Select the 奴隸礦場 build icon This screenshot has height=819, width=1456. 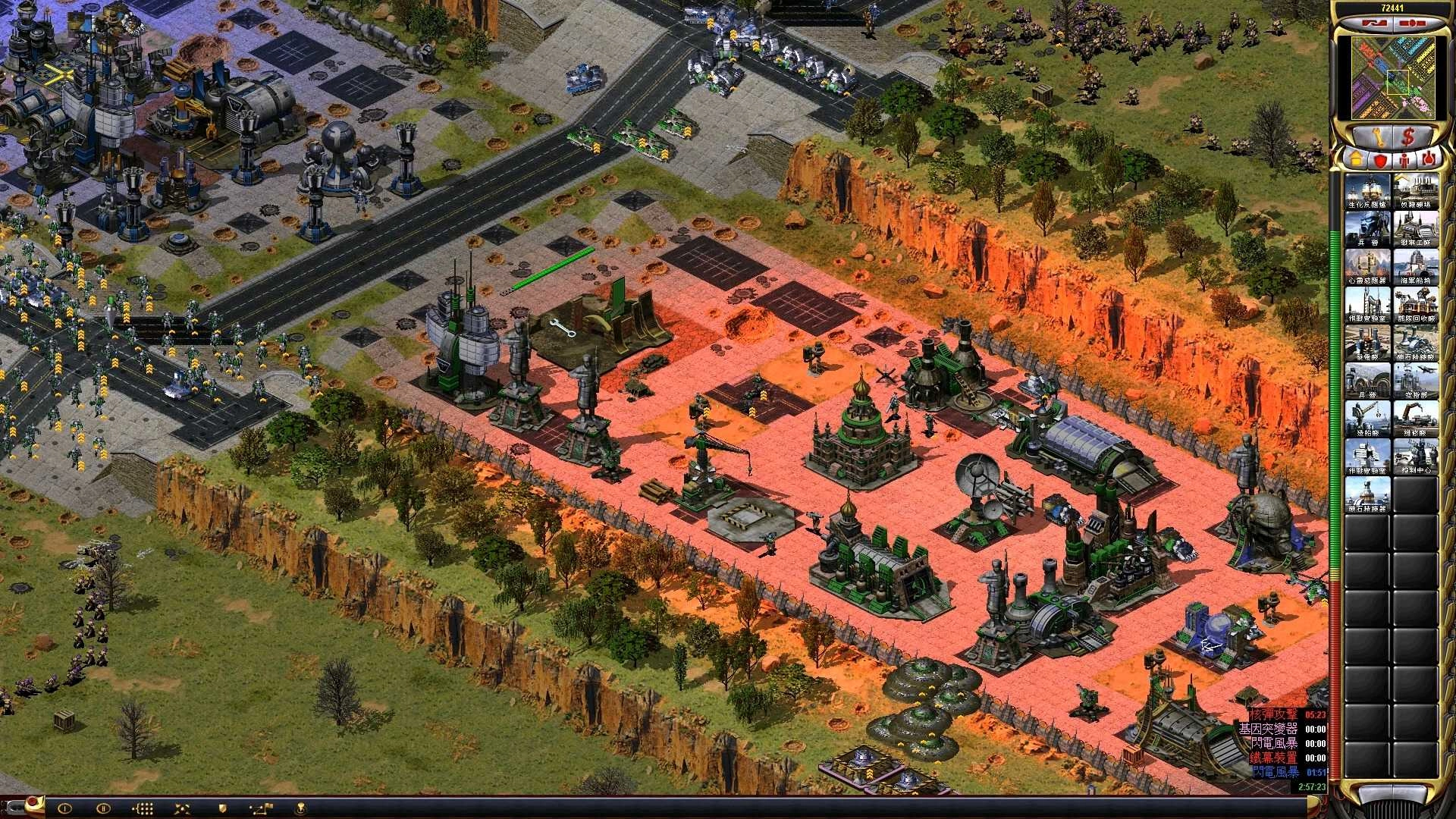click(x=1415, y=191)
